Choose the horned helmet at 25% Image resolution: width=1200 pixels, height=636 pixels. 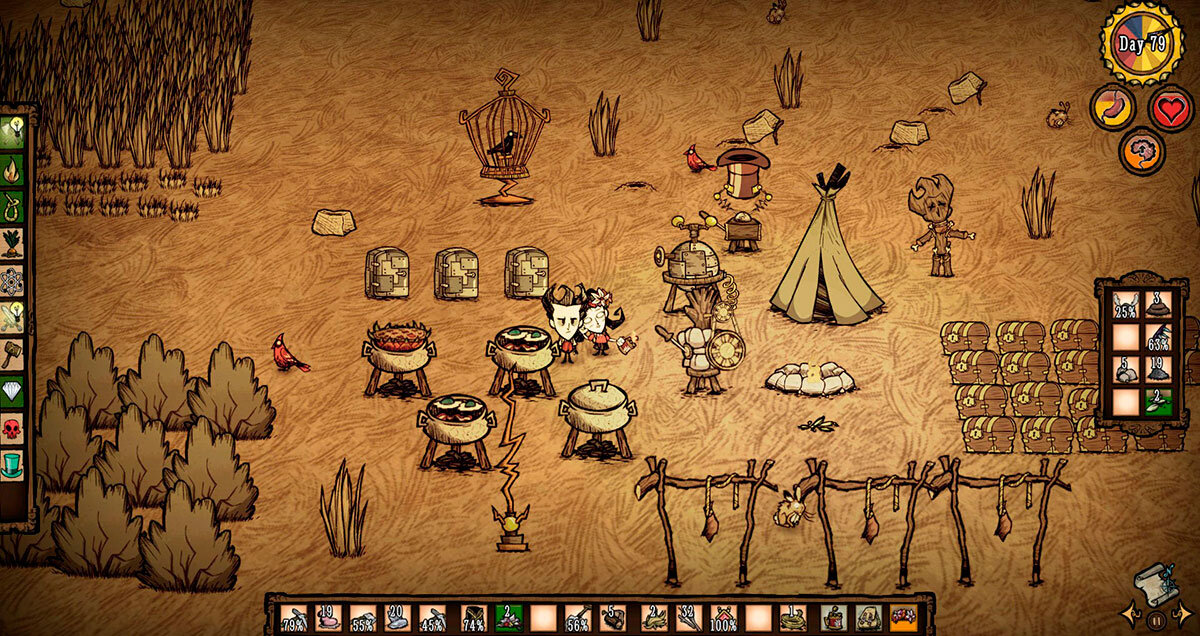click(1126, 304)
